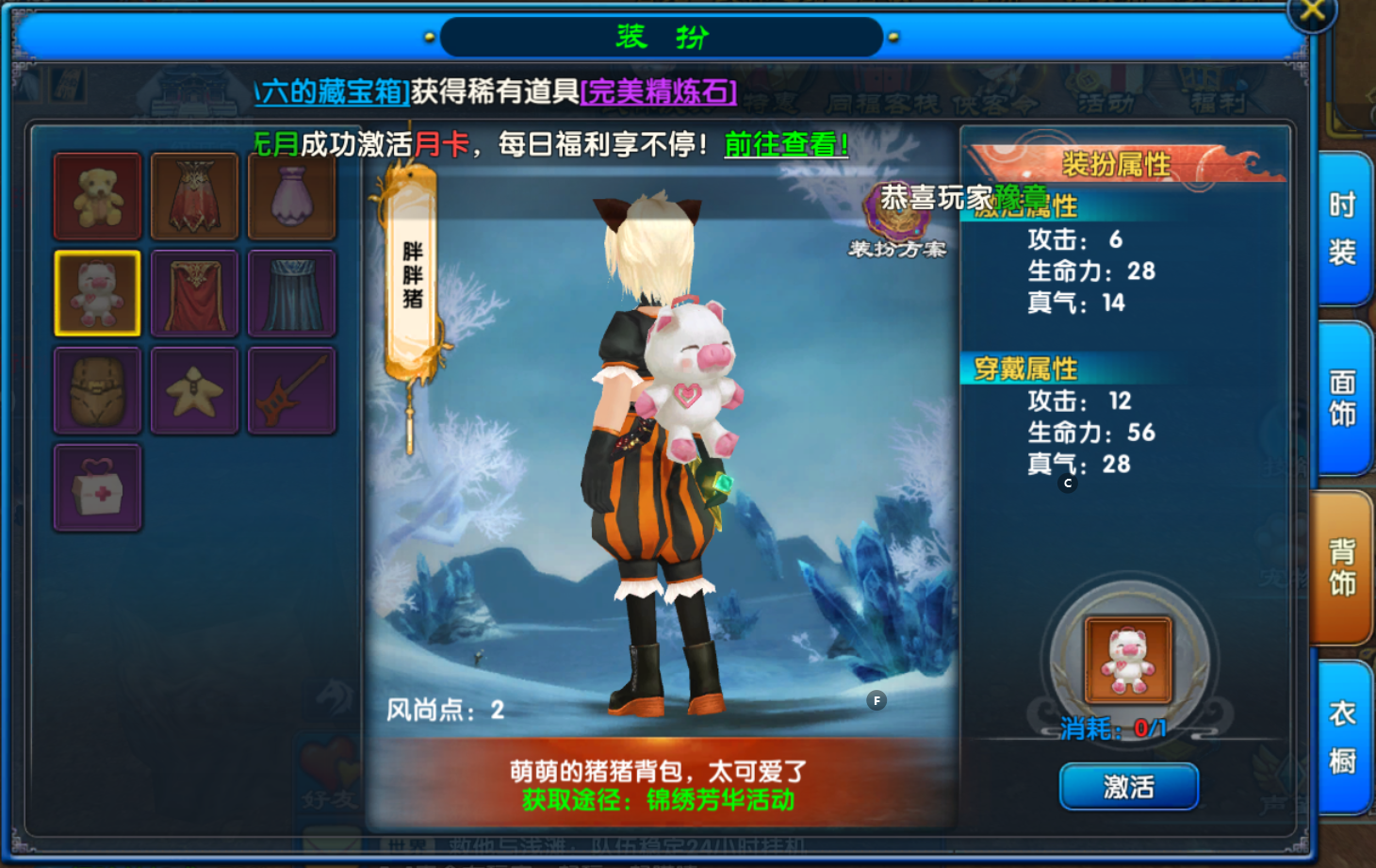Viewport: 1376px width, 868px height.
Task: Switch to the 时装 tab
Action: 1342,229
